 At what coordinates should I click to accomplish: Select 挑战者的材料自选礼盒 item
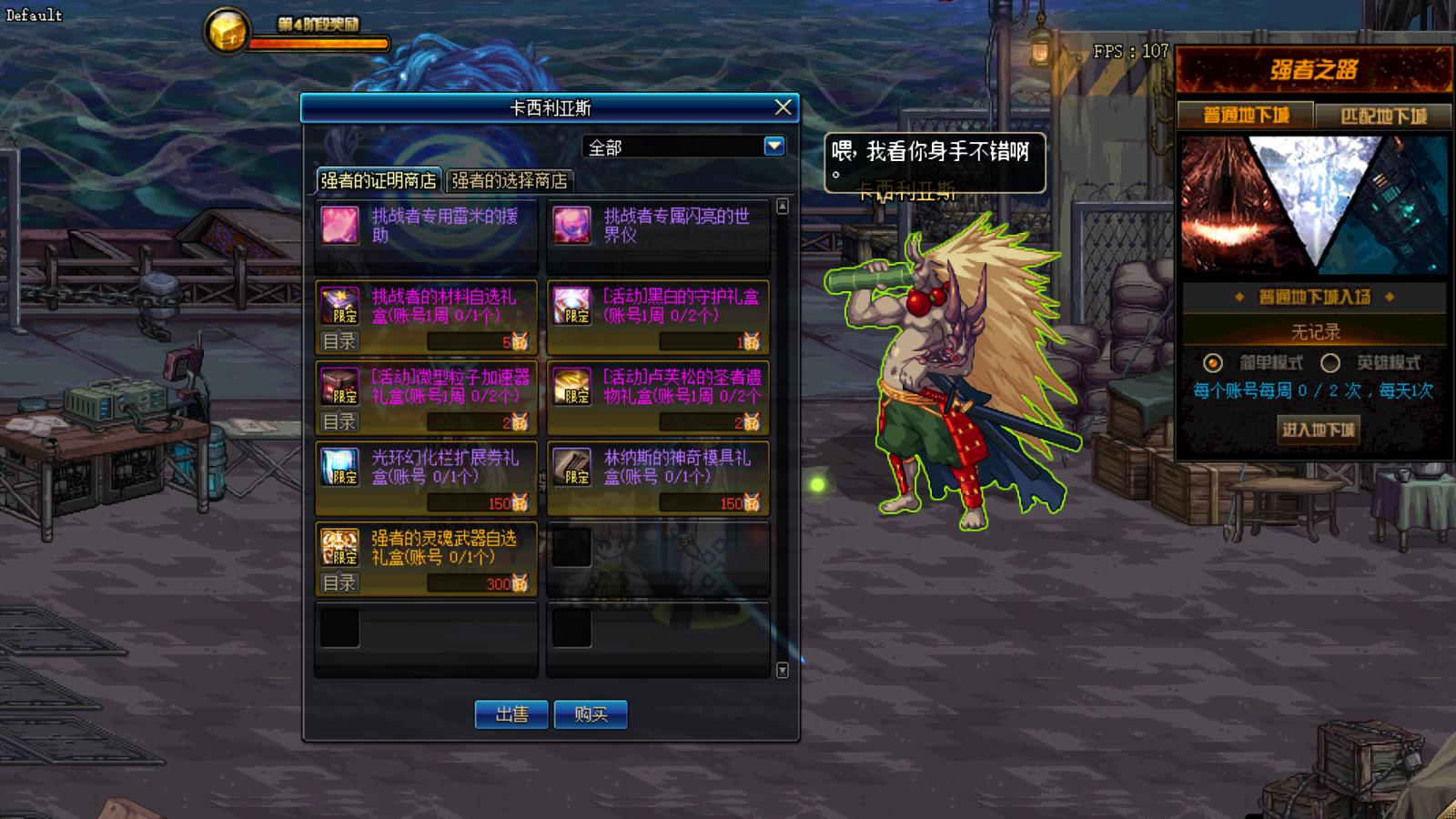point(426,307)
